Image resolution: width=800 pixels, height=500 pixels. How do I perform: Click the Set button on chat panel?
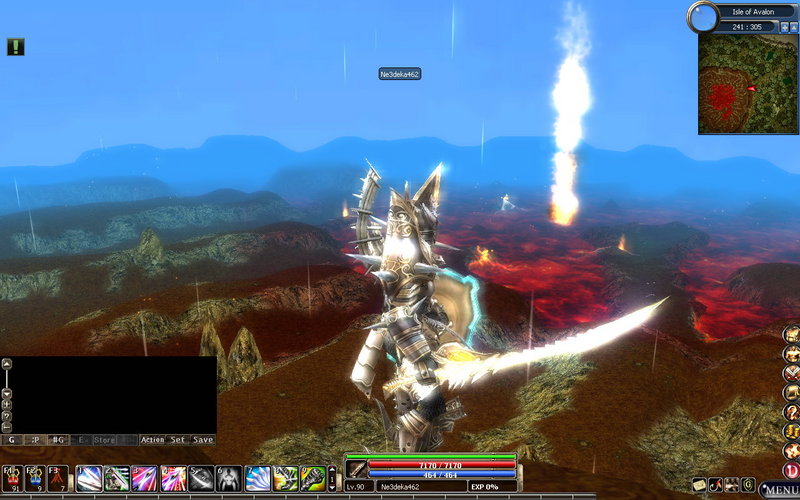(x=178, y=439)
